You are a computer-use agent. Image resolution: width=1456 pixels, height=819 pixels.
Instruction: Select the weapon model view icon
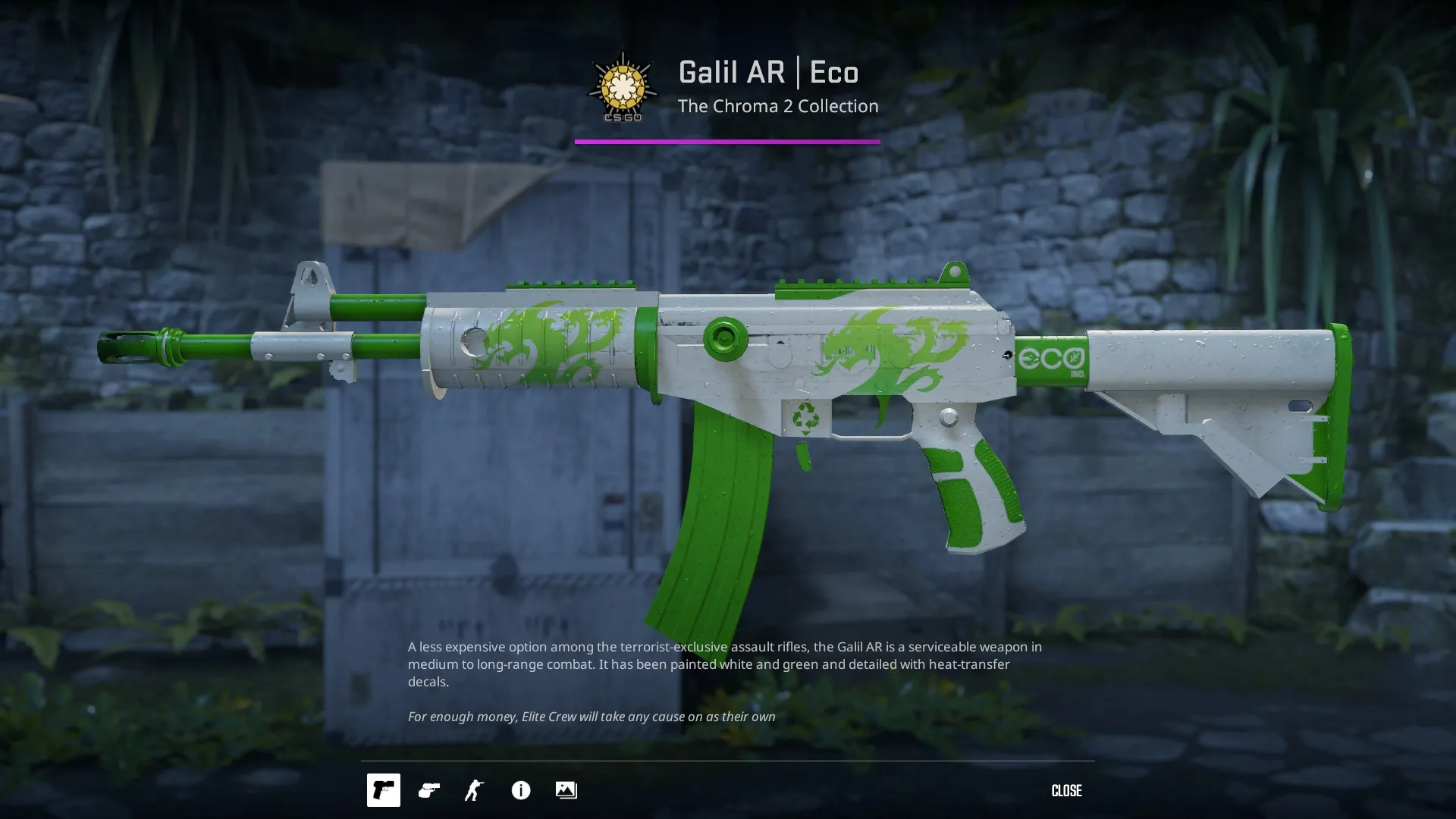point(383,790)
